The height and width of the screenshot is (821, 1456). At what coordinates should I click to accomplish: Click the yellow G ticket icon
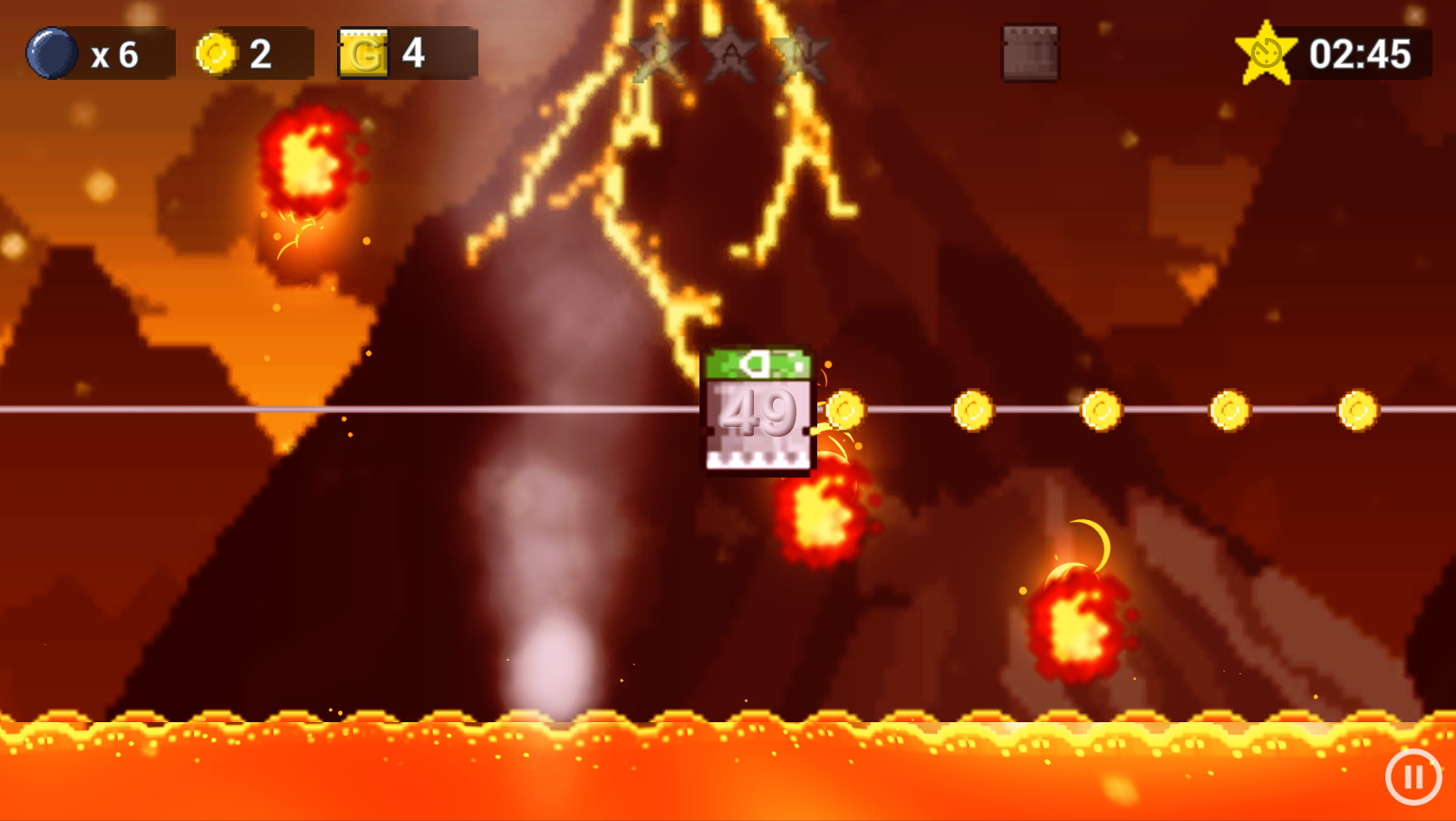click(x=362, y=52)
